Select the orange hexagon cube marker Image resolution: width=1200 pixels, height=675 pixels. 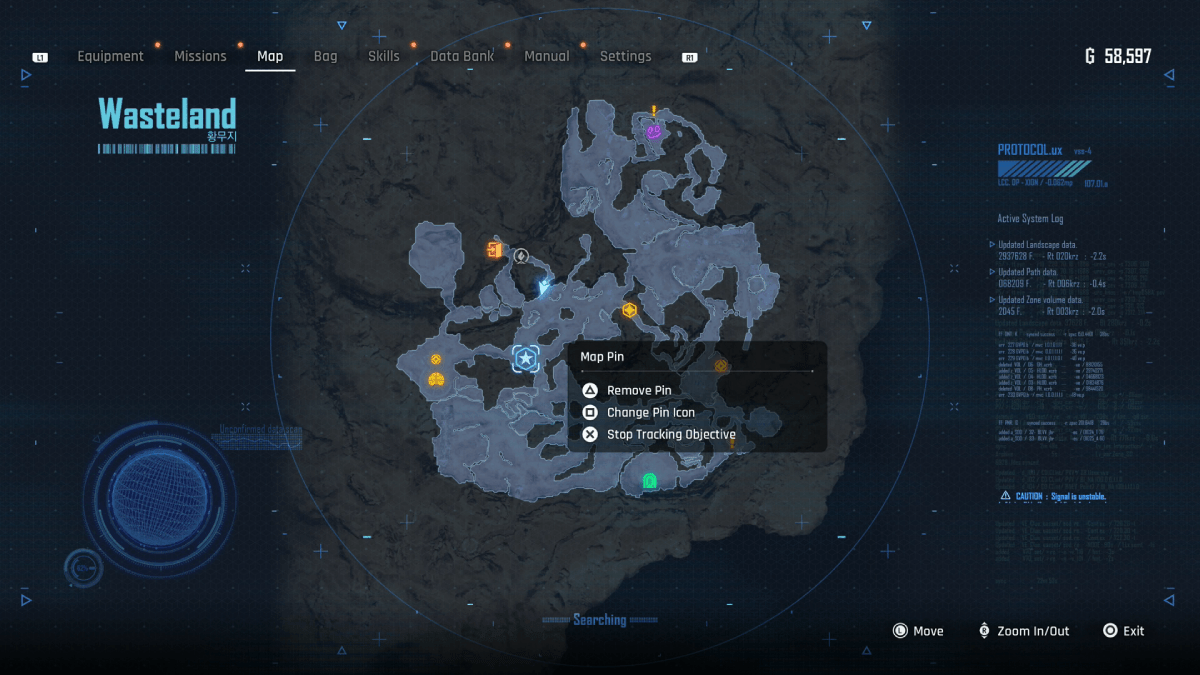tap(630, 310)
